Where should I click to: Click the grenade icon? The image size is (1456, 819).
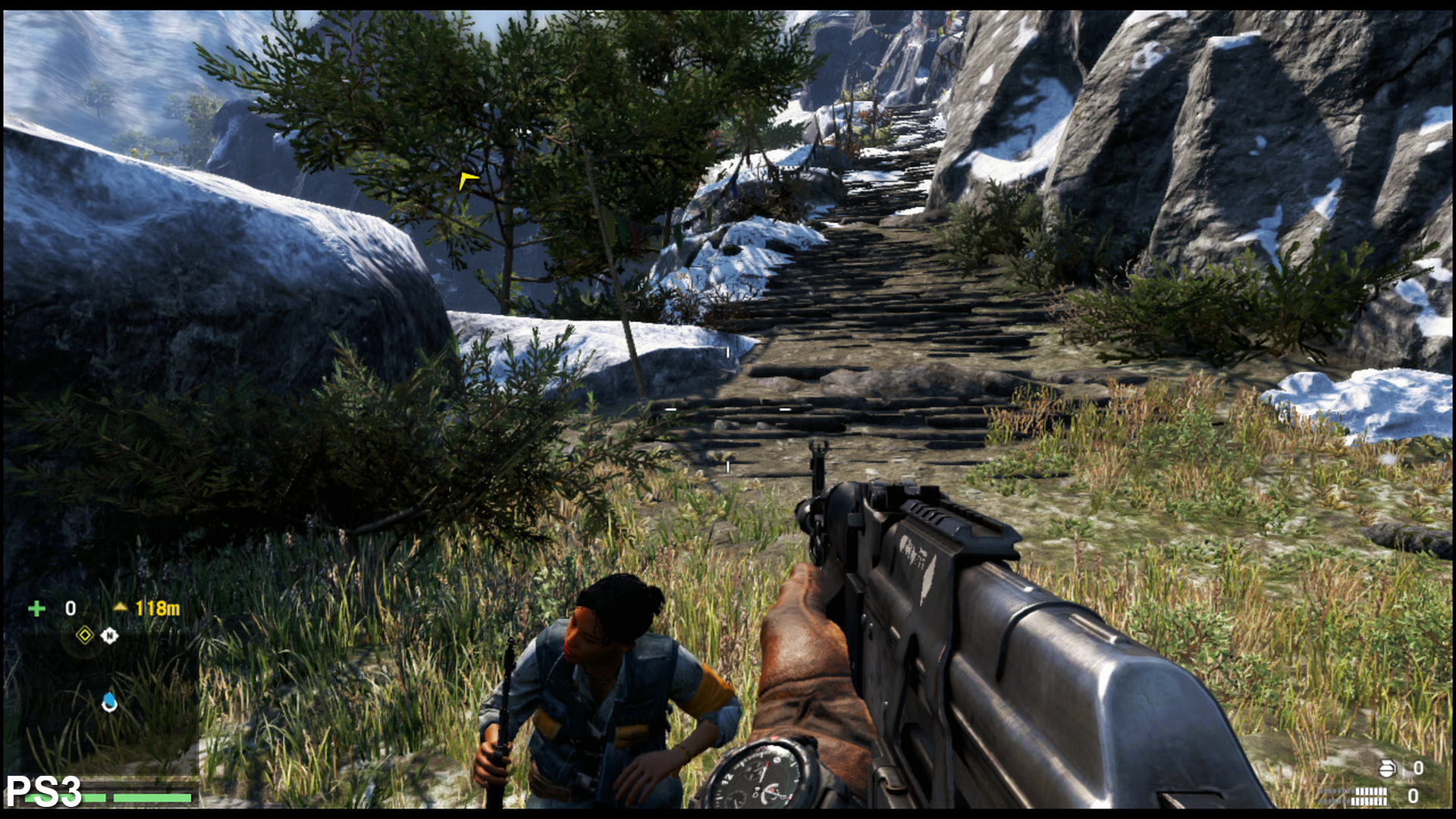pyautogui.click(x=1387, y=768)
